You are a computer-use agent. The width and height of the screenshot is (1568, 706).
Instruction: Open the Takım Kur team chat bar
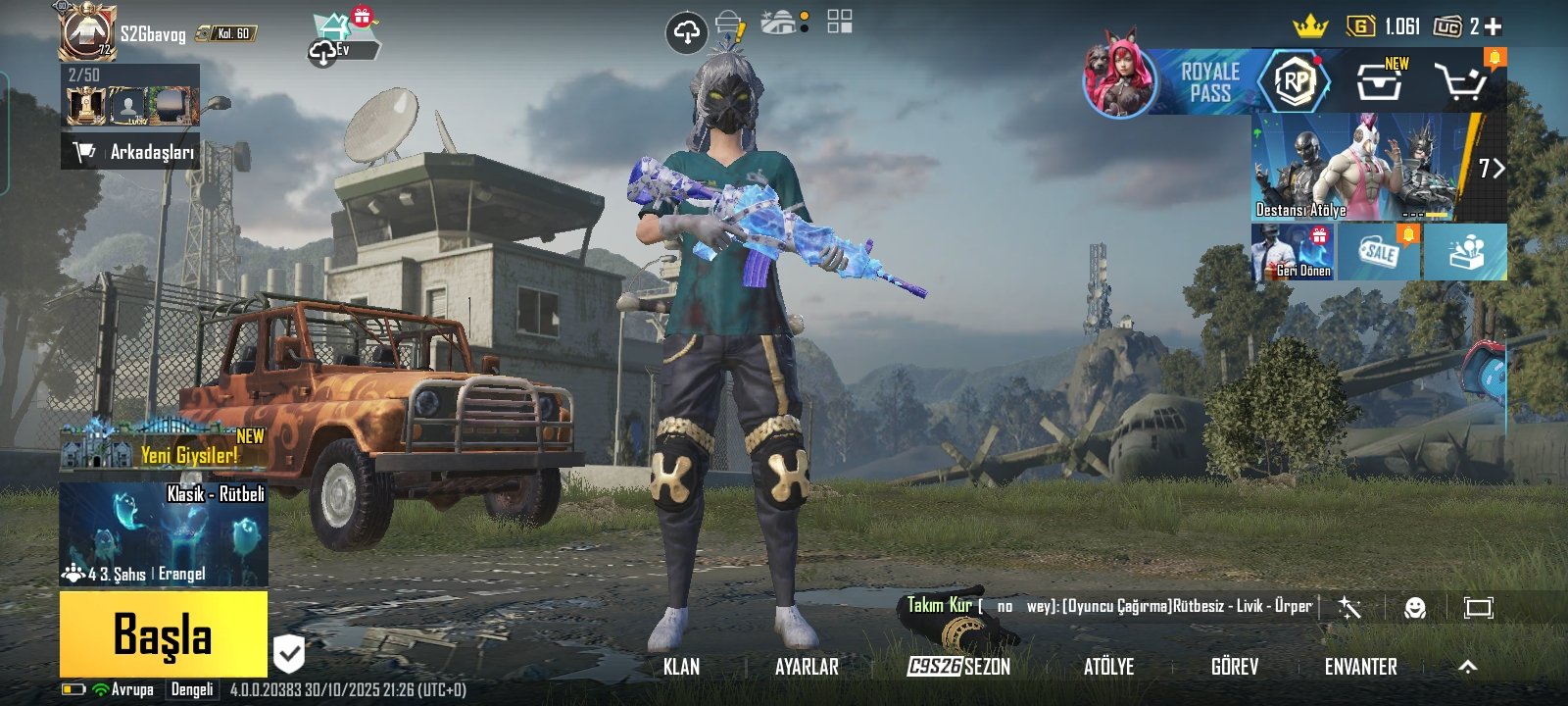(x=1107, y=606)
